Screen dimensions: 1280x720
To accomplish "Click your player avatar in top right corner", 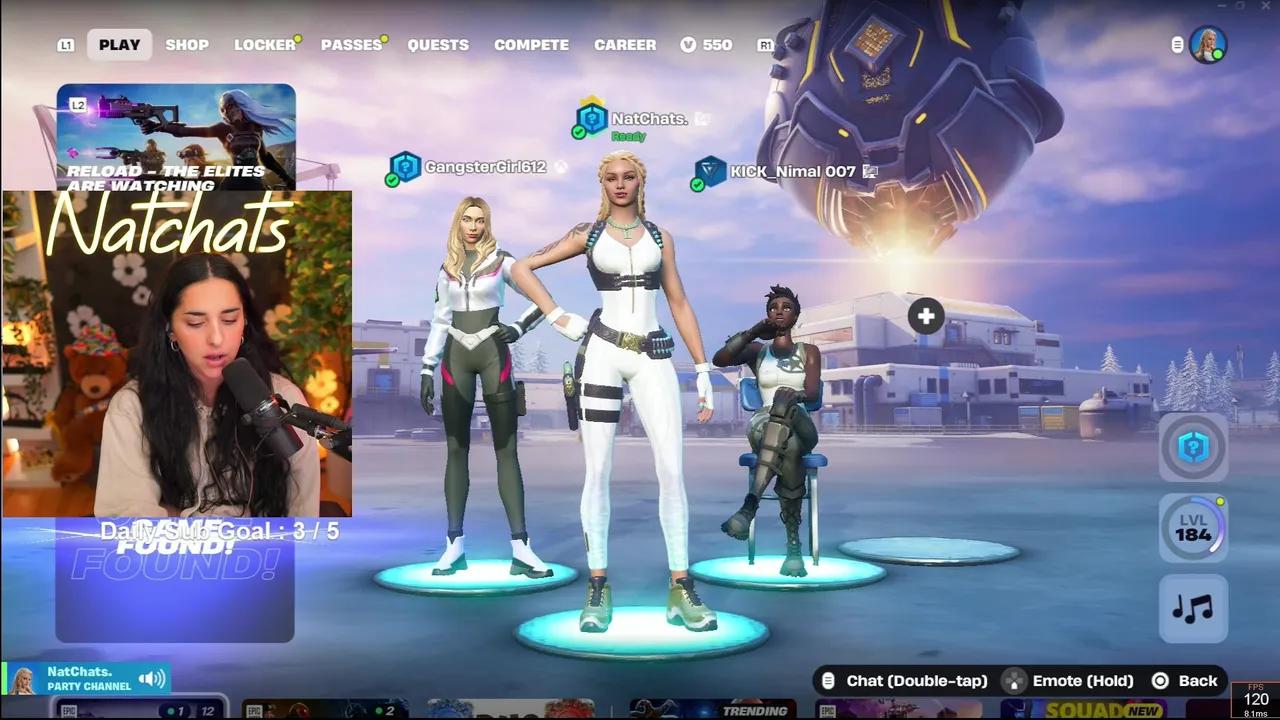I will [x=1209, y=44].
